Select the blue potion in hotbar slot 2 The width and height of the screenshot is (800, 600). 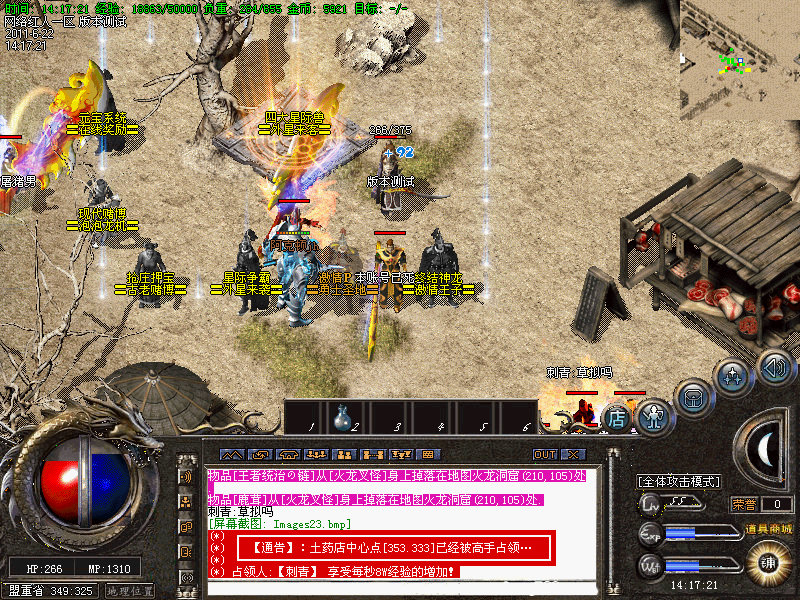point(342,415)
